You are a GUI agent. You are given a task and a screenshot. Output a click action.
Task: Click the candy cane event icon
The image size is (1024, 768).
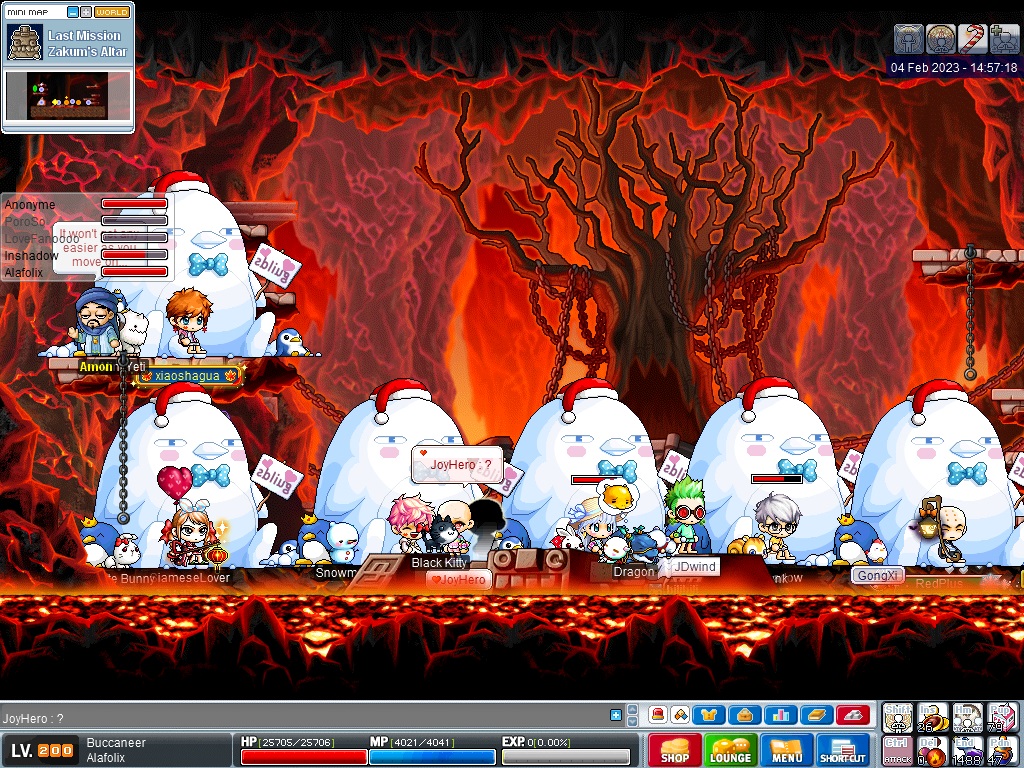coord(972,39)
